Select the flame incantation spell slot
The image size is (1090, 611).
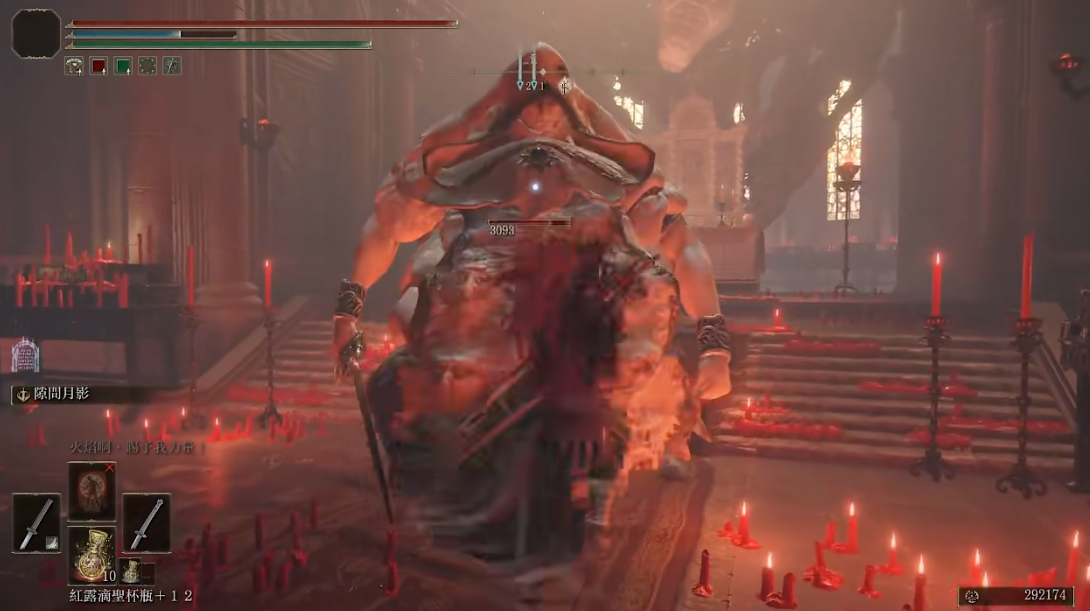(92, 491)
